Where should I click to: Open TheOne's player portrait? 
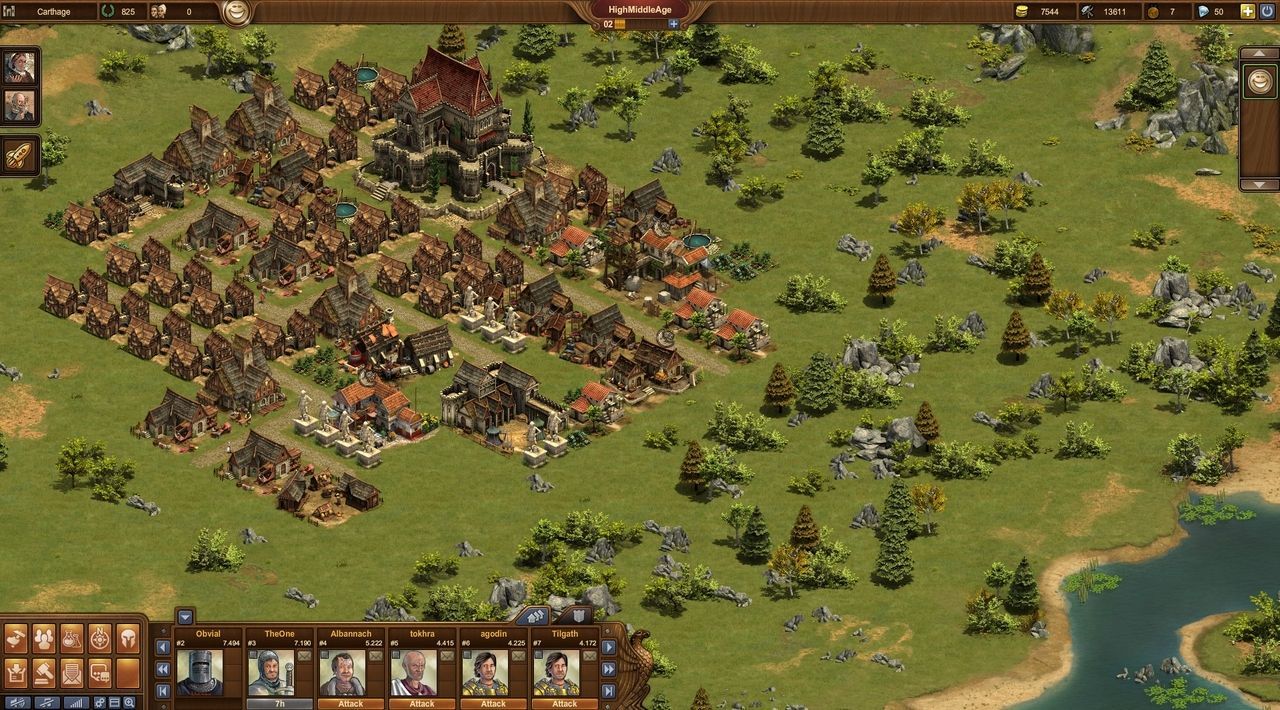(271, 672)
